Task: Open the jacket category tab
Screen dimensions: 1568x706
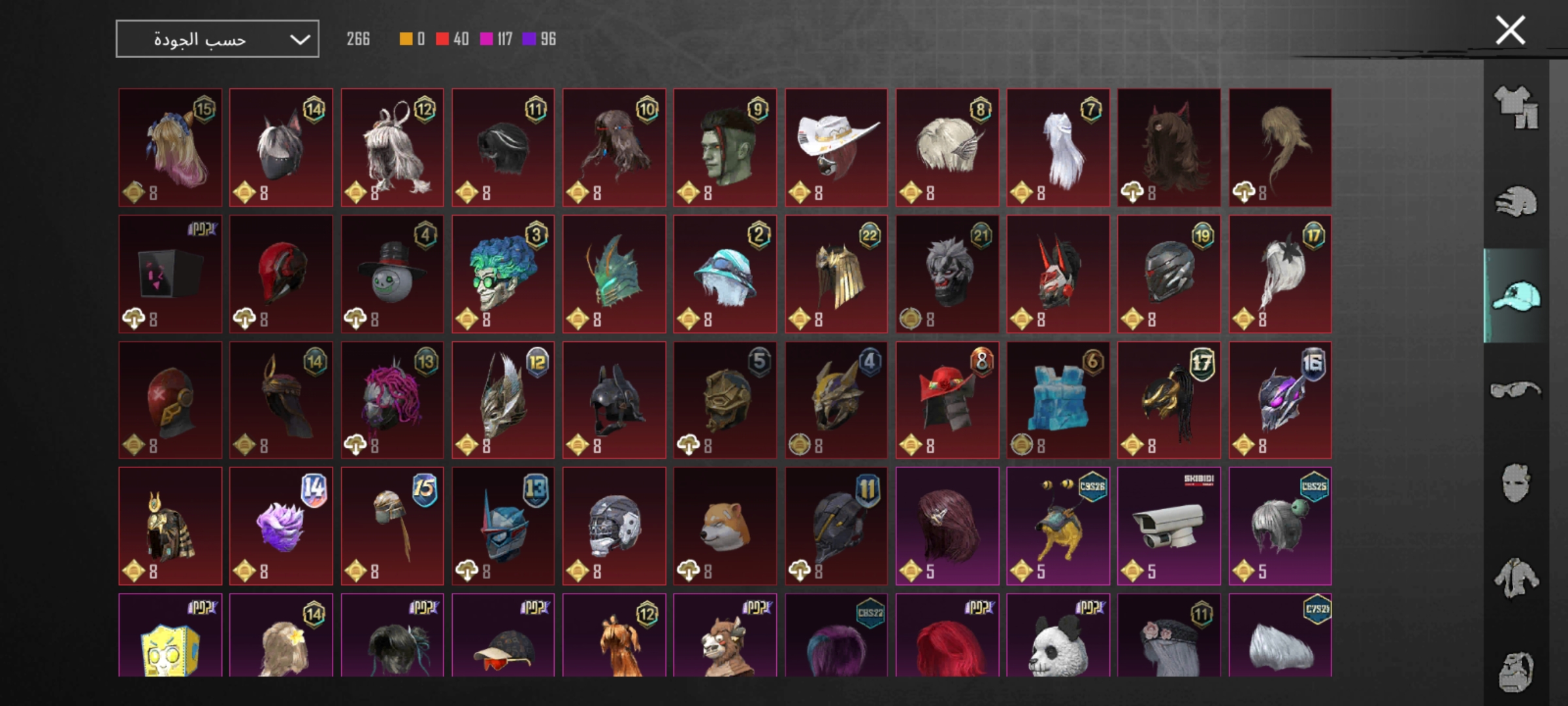Action: click(x=1516, y=578)
